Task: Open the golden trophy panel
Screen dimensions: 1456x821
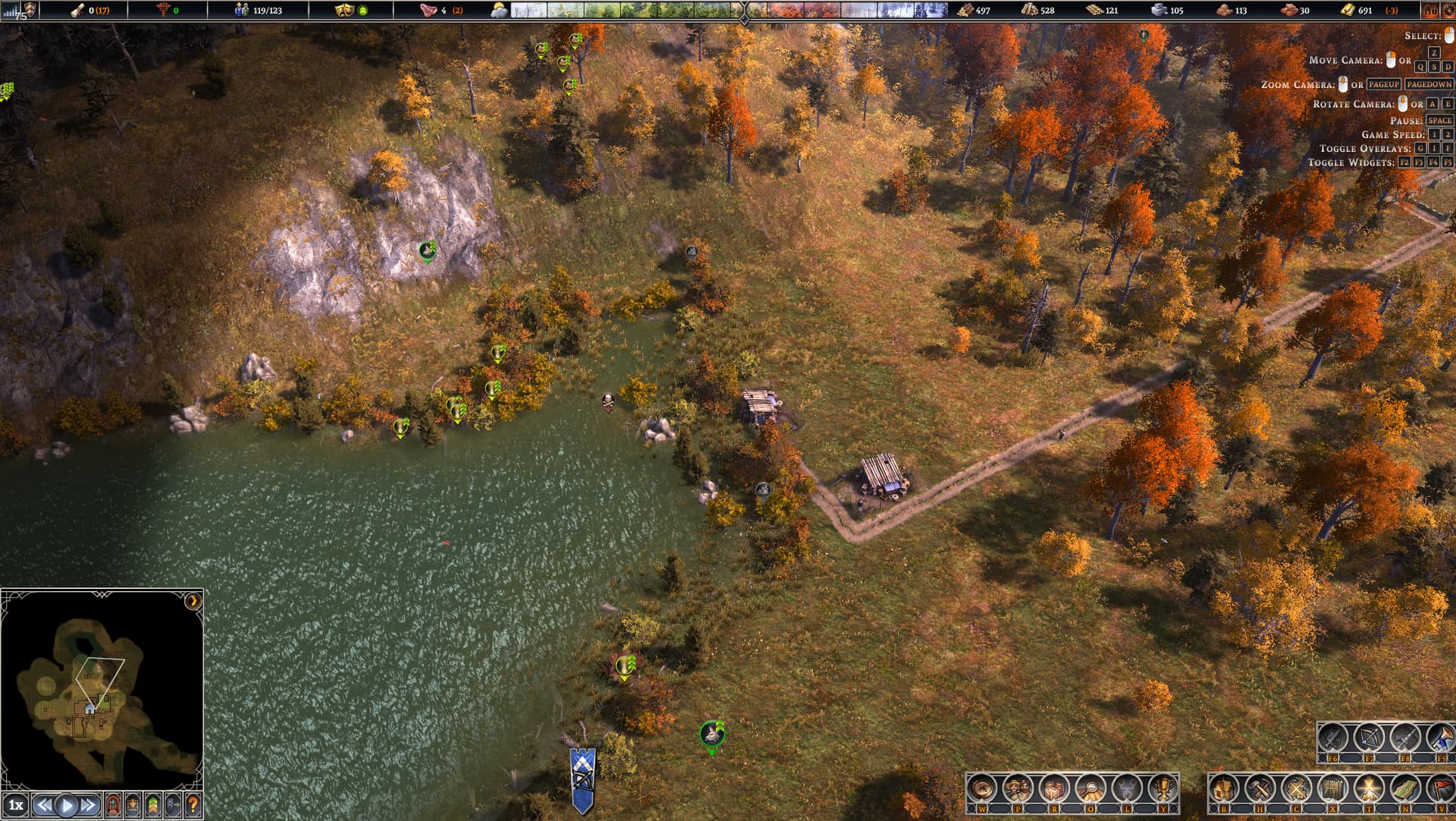Action: (x=1162, y=790)
